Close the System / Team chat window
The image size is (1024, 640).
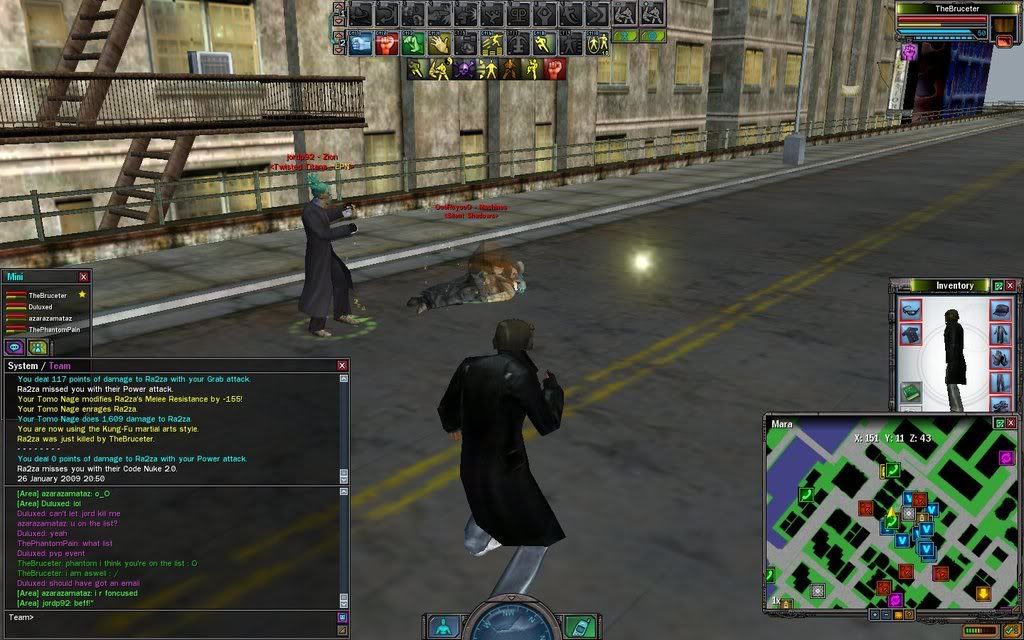(343, 366)
